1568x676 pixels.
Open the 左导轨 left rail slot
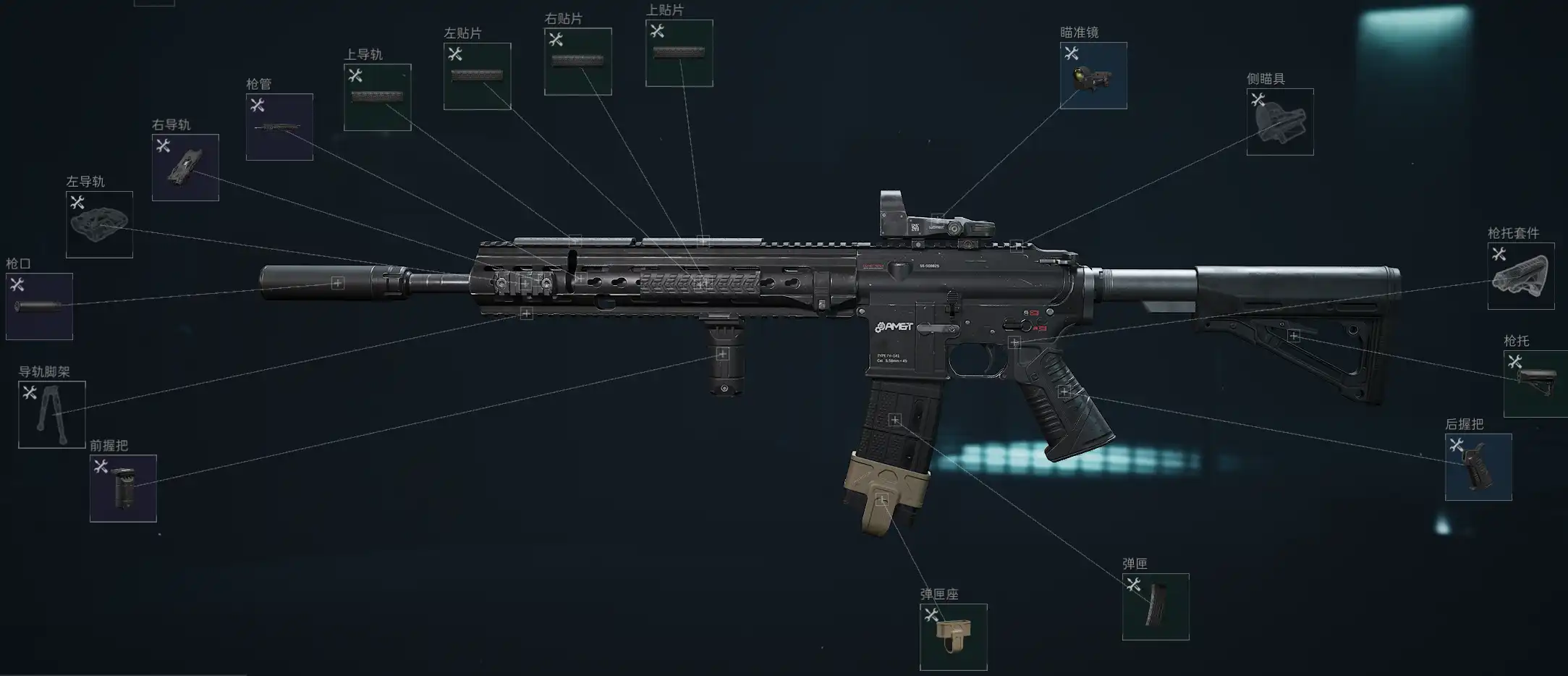(x=99, y=224)
